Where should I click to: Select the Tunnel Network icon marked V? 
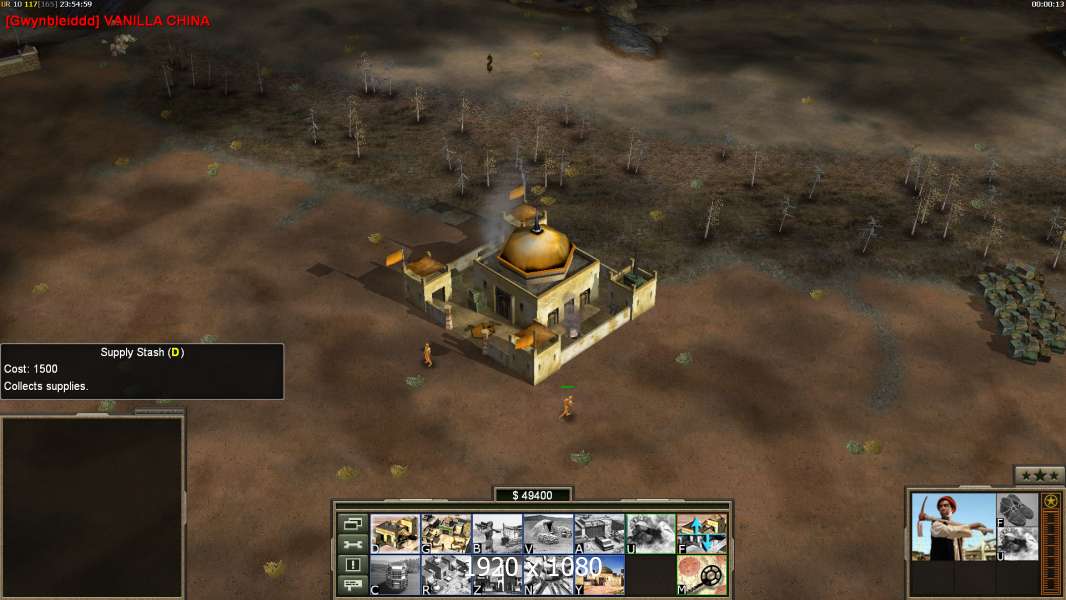[548, 534]
